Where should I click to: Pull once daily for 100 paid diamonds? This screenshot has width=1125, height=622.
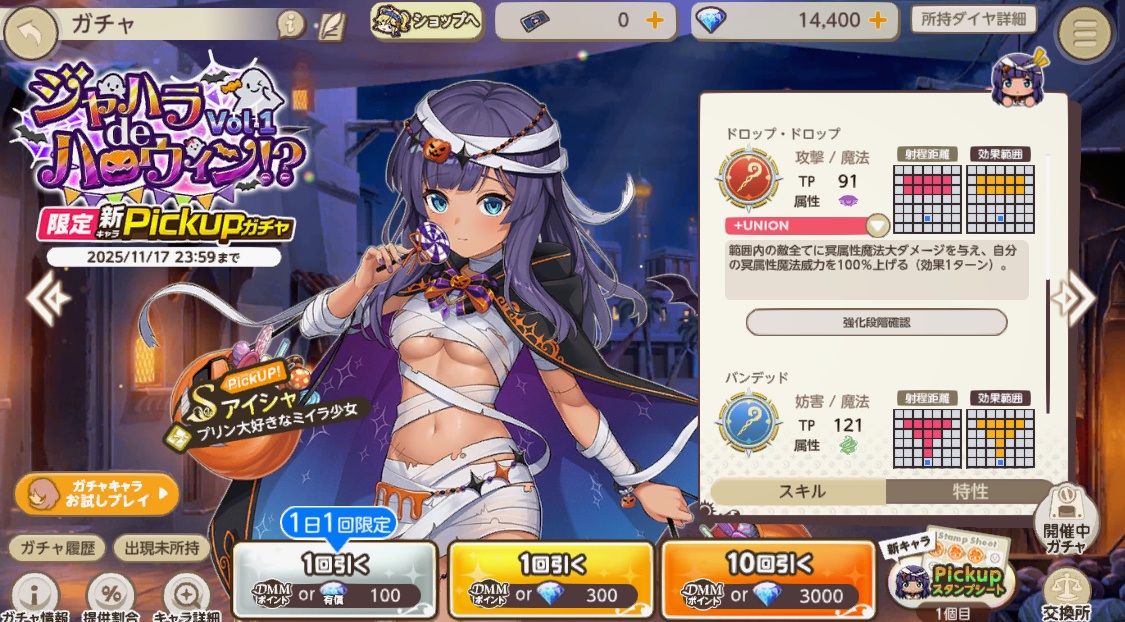coord(335,580)
